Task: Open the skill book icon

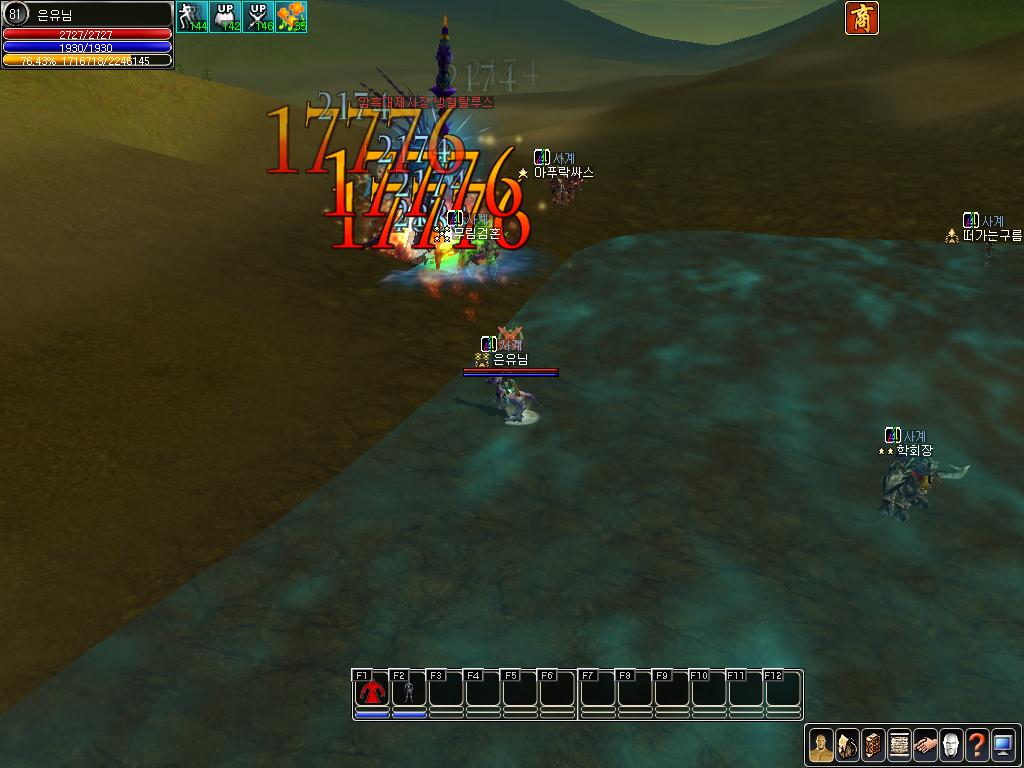Action: click(873, 744)
